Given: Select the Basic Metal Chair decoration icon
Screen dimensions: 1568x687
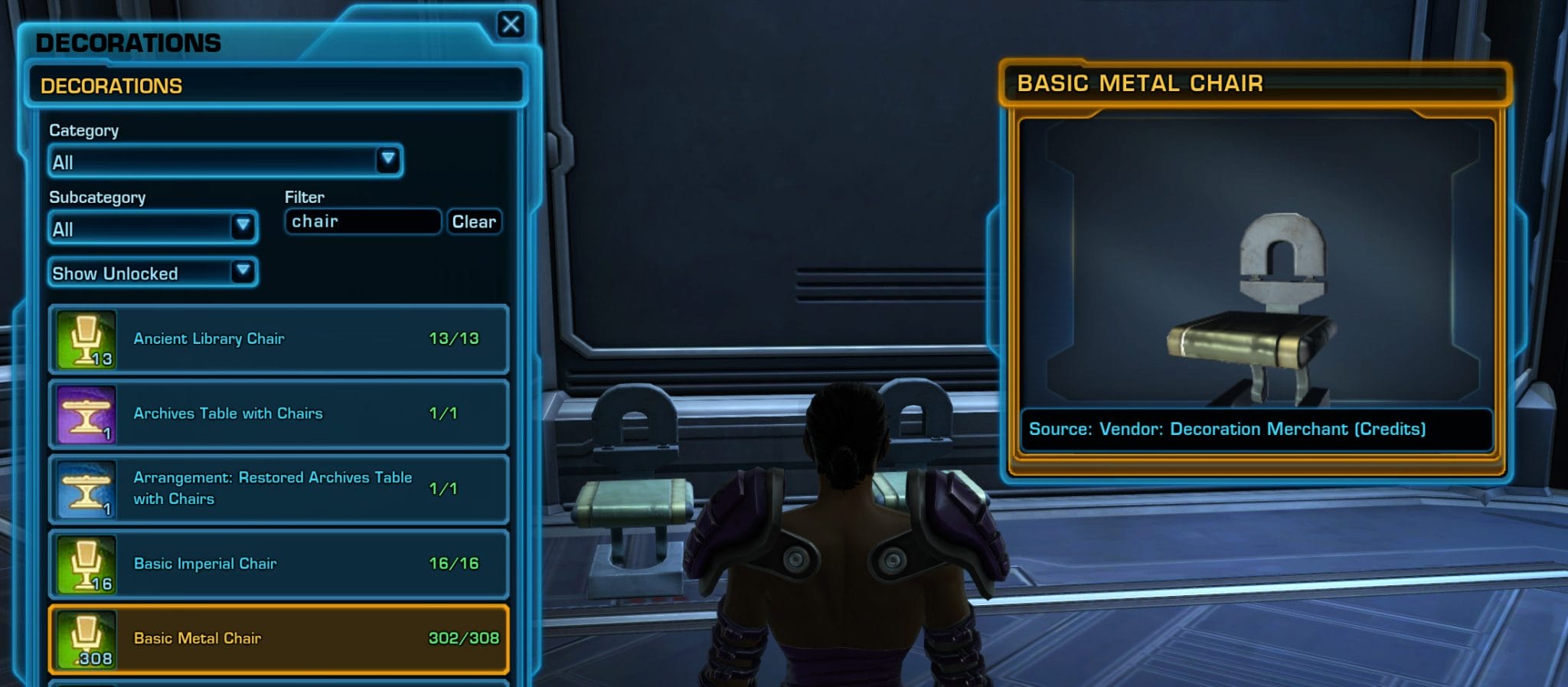Looking at the screenshot, I should 86,640.
